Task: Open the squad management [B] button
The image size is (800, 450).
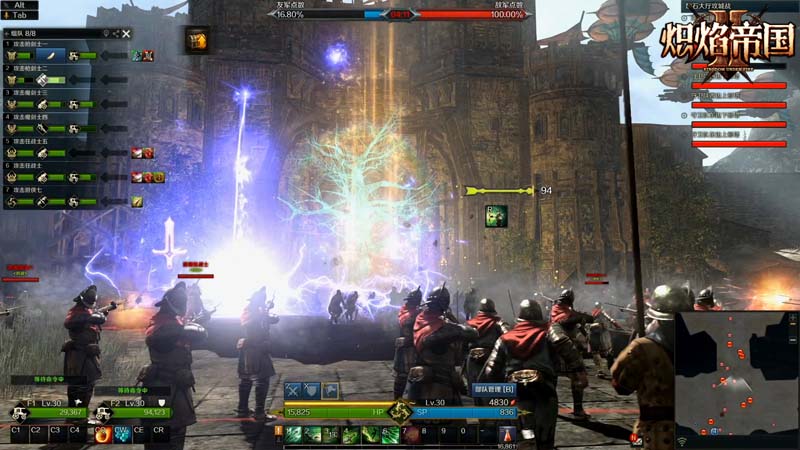Action: click(492, 389)
